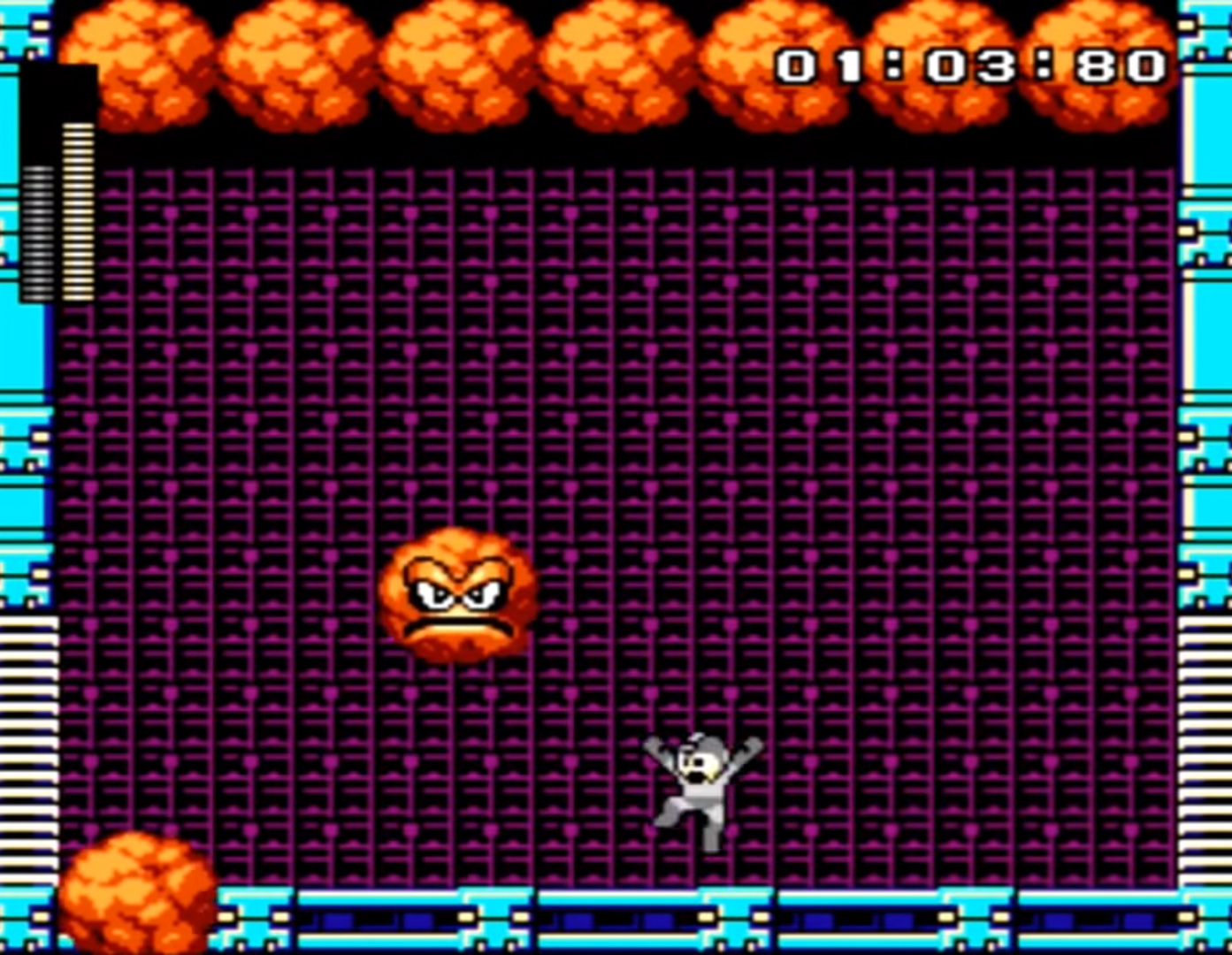Screen dimensions: 1232x955
Task: Click the yellow vertical coil strip upper-left
Action: (77, 212)
